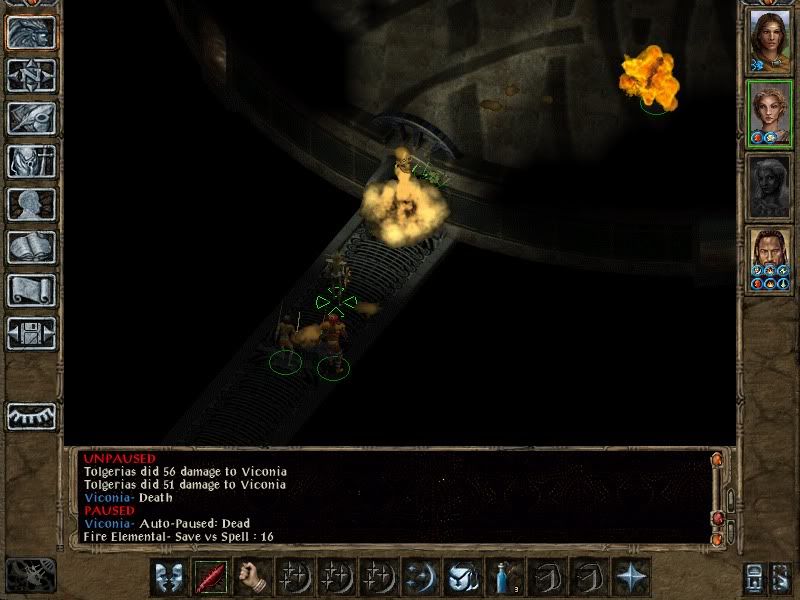
Task: Open the four-pointed star special abilities
Action: coord(630,578)
